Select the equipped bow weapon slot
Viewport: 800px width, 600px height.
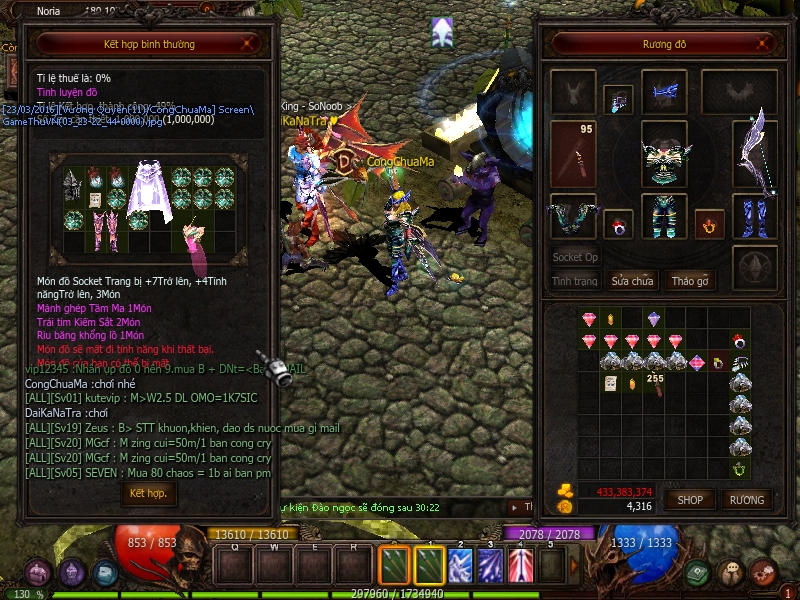point(755,153)
